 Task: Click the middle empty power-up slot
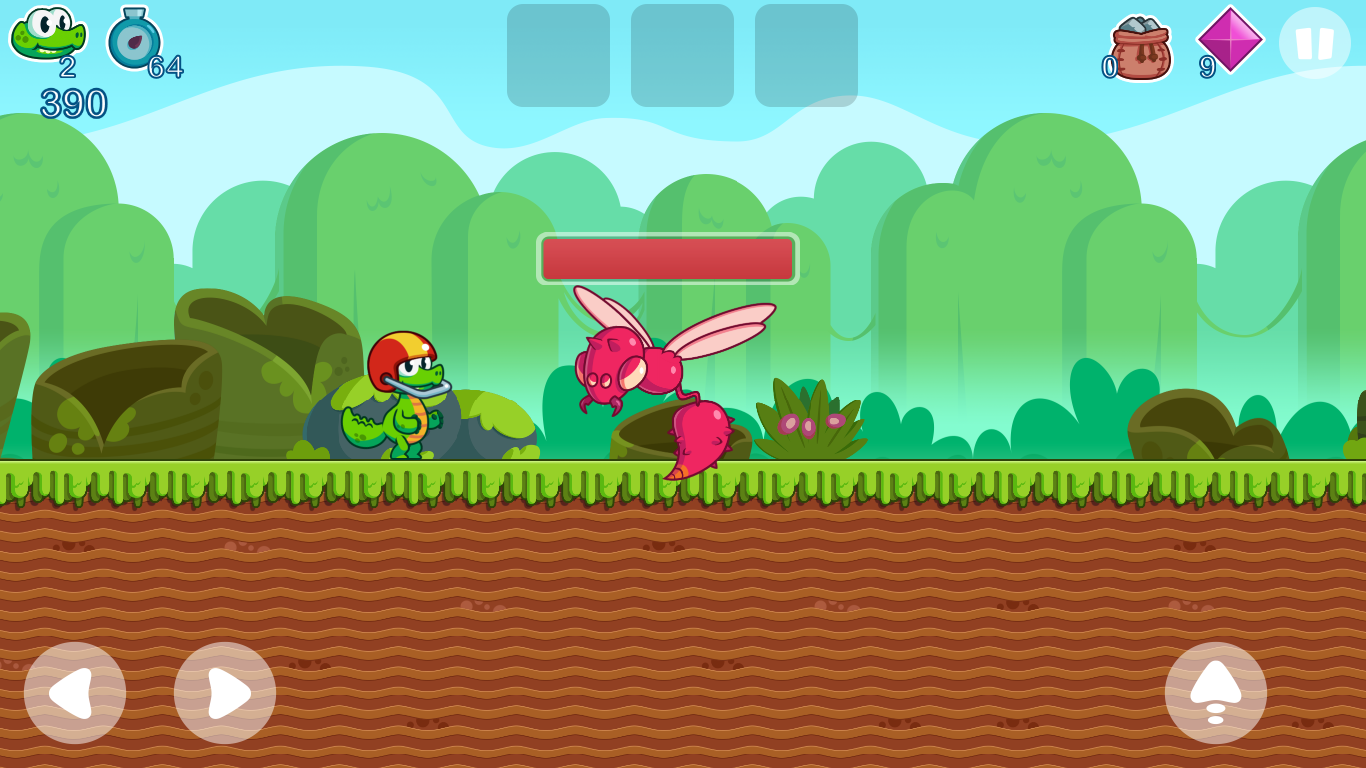click(x=681, y=57)
